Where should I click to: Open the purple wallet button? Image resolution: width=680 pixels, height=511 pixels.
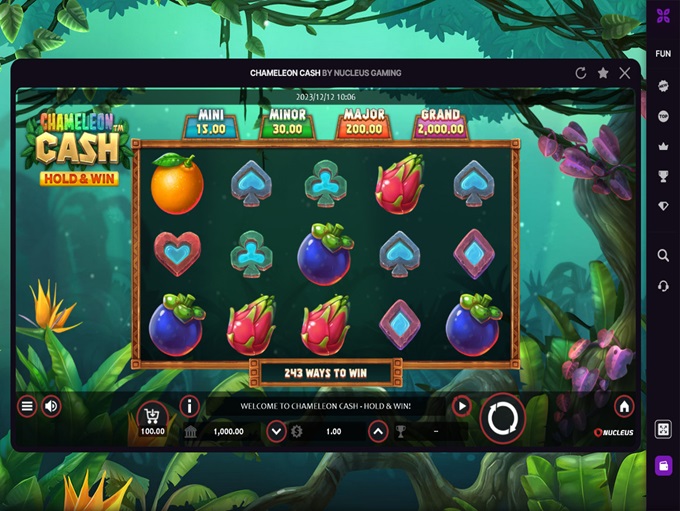click(663, 465)
